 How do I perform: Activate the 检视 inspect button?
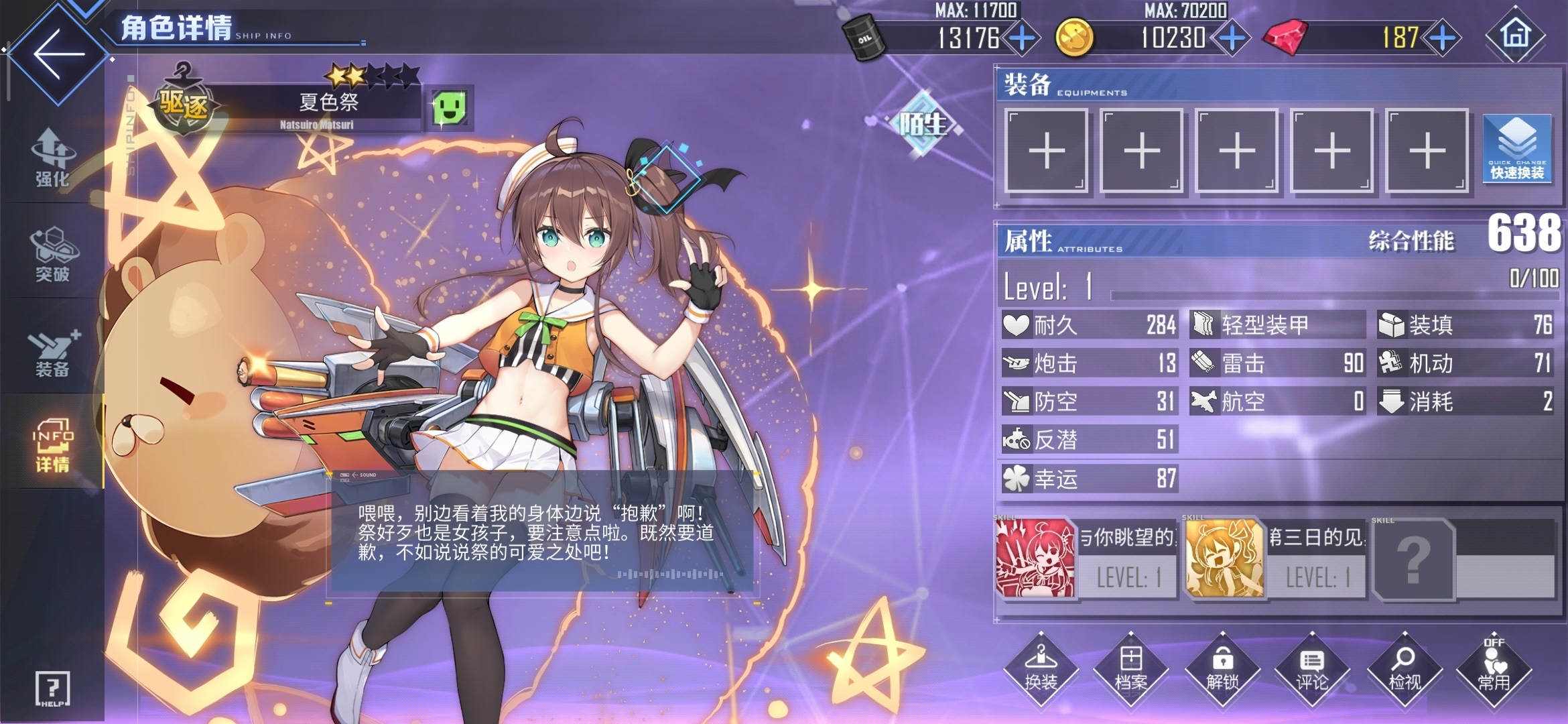click(x=1404, y=669)
